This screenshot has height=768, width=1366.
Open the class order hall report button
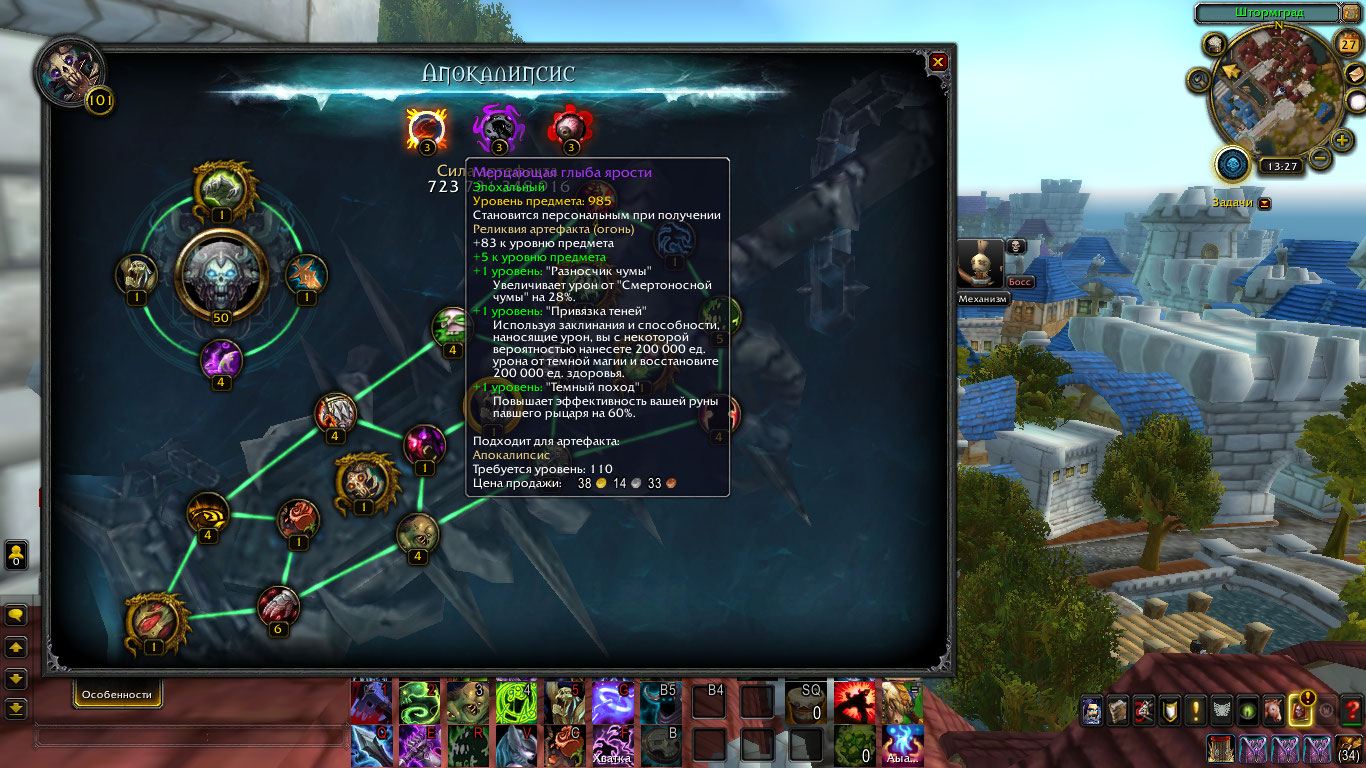[1232, 163]
